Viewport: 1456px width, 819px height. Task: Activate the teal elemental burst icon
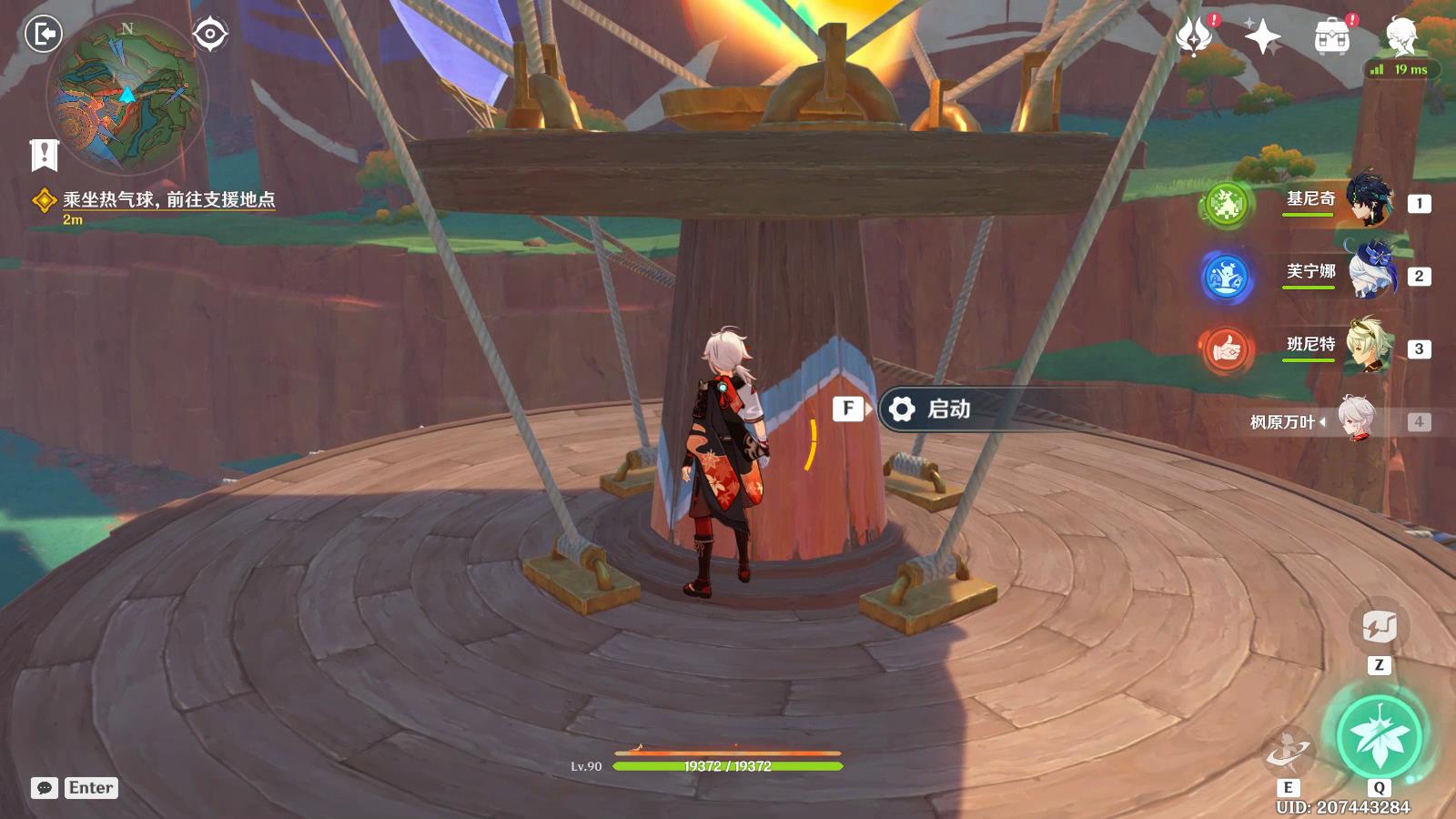tap(1379, 735)
